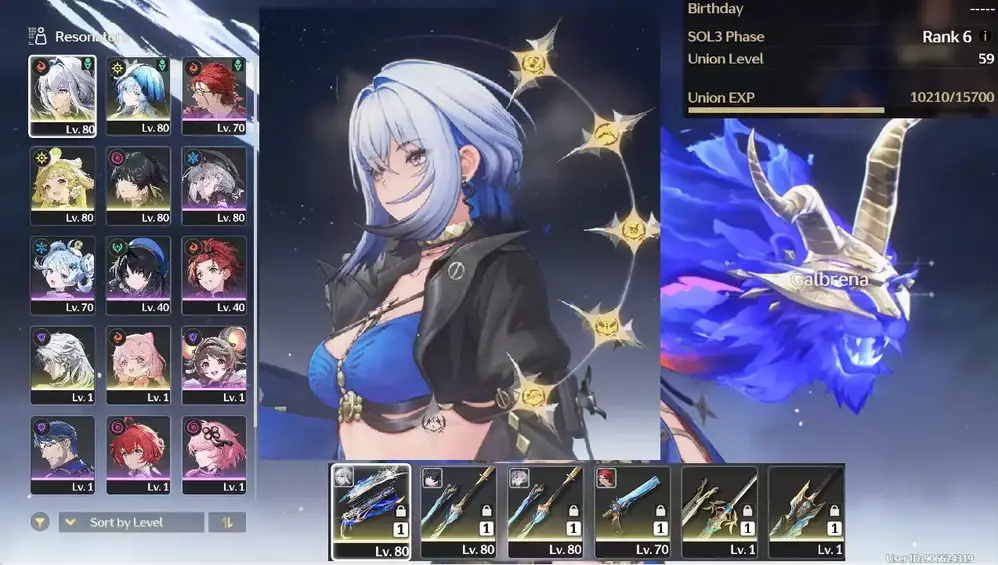Select the highlighted Lv. 80 twin-blade weapon
The width and height of the screenshot is (998, 565).
pos(371,511)
